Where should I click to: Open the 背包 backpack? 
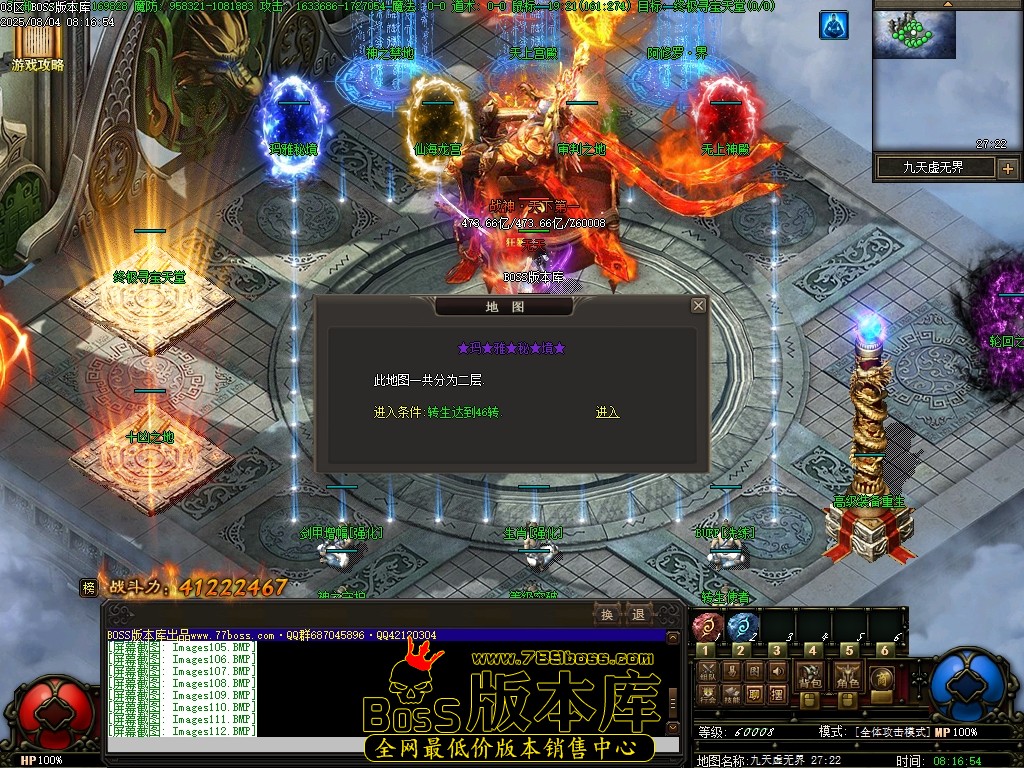pos(811,676)
